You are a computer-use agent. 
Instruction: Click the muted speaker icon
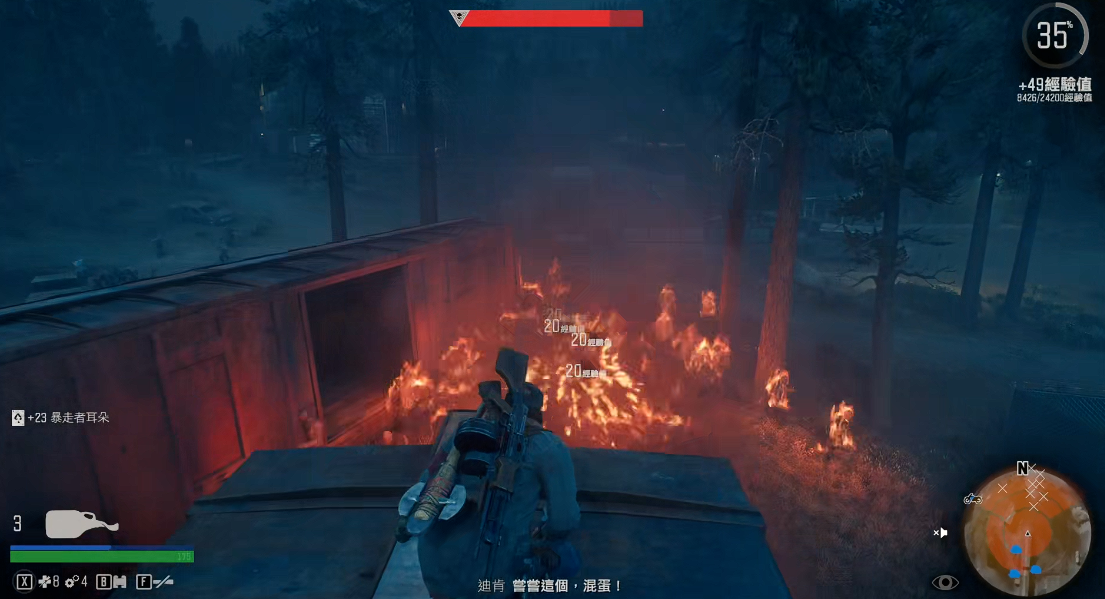click(x=940, y=533)
